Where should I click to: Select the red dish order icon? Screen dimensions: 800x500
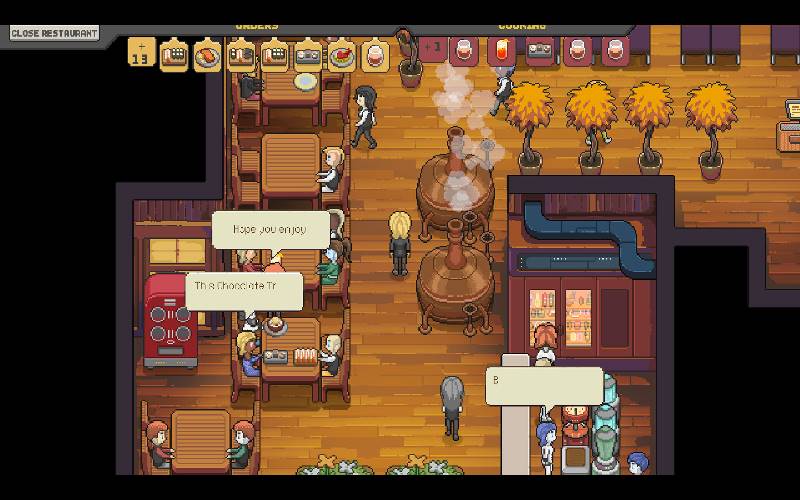pos(342,53)
